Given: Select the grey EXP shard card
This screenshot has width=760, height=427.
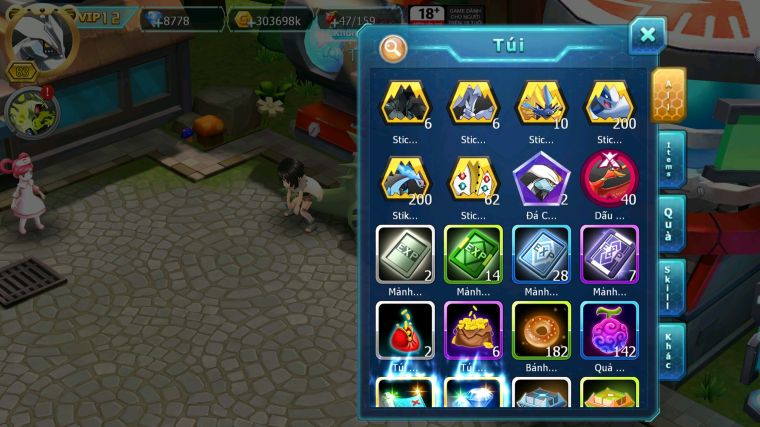Looking at the screenshot, I should pyautogui.click(x=405, y=255).
